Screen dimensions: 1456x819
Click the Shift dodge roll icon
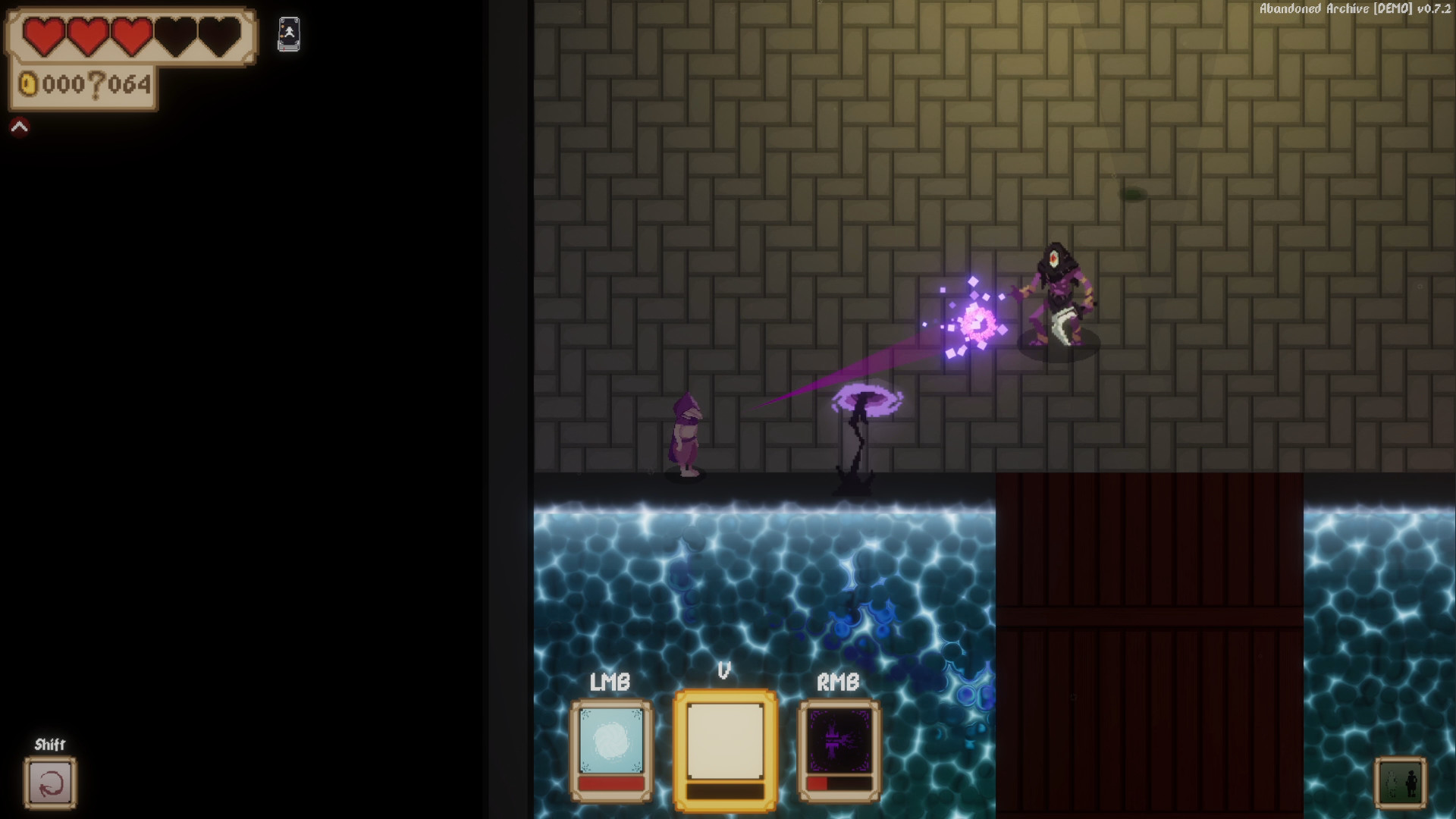coord(49,783)
